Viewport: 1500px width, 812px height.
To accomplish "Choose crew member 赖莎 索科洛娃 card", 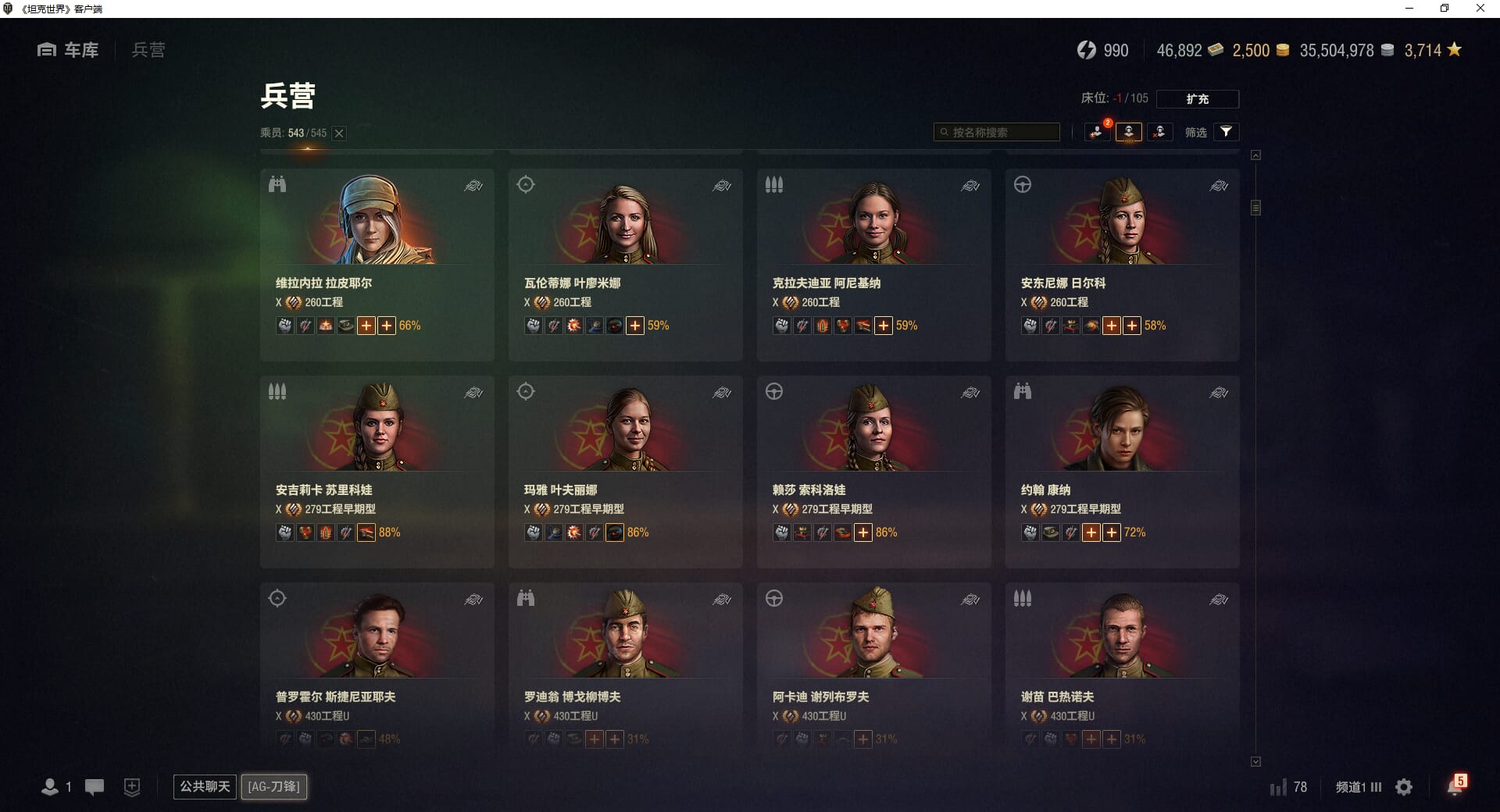I will pos(873,471).
